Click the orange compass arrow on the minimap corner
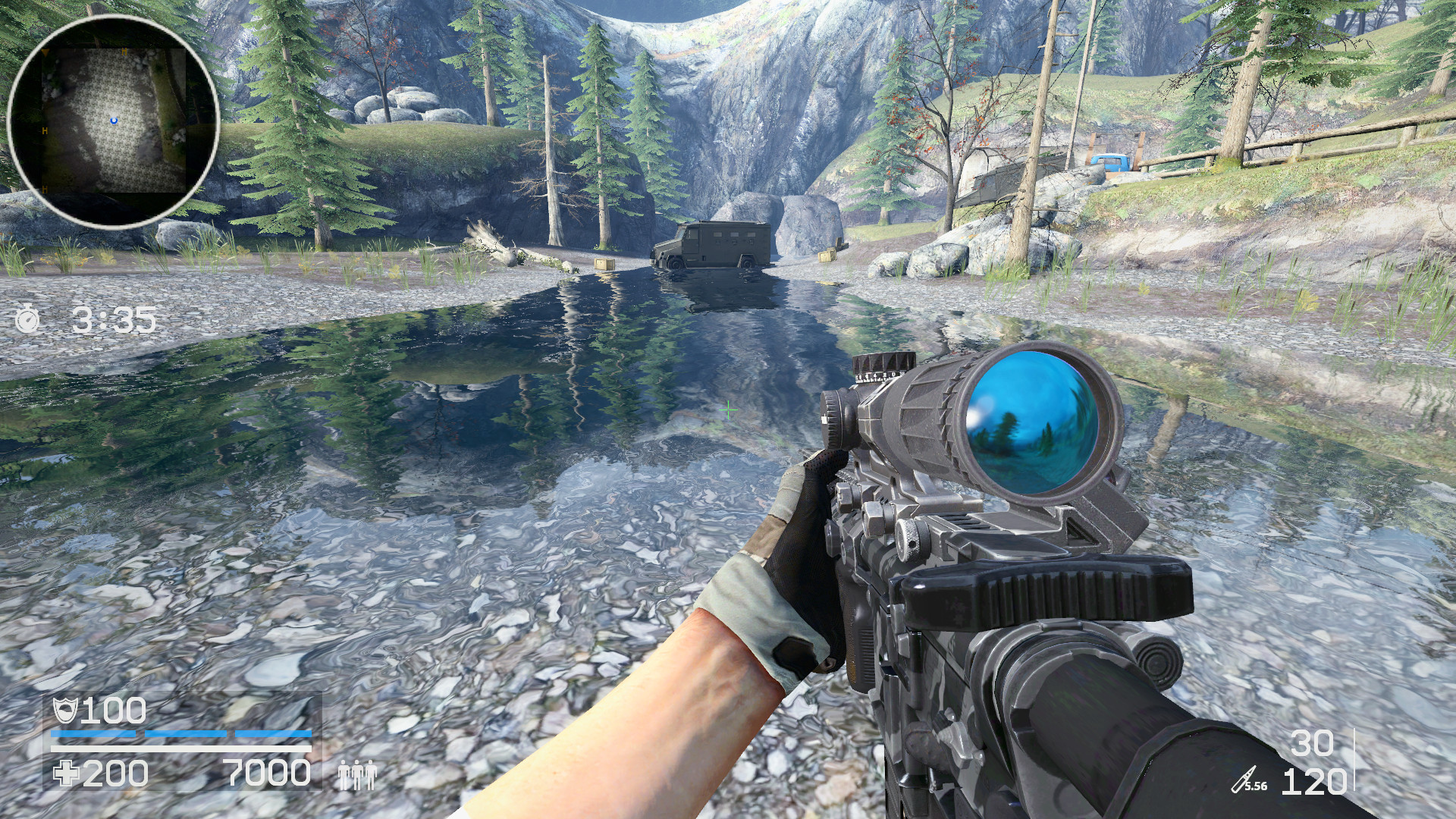Image resolution: width=1456 pixels, height=819 pixels. (x=45, y=52)
